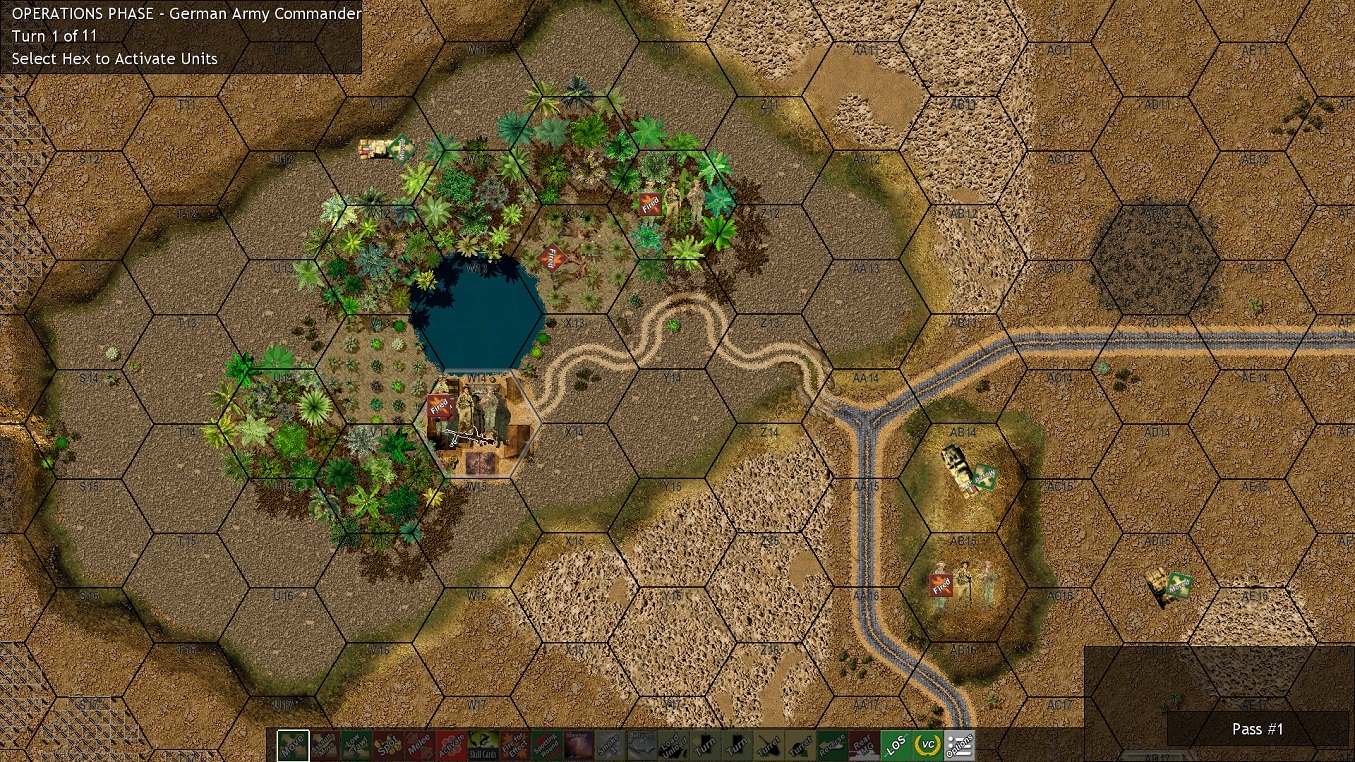Select the Smoke 1 action
This screenshot has width=1355, height=762.
(609, 745)
